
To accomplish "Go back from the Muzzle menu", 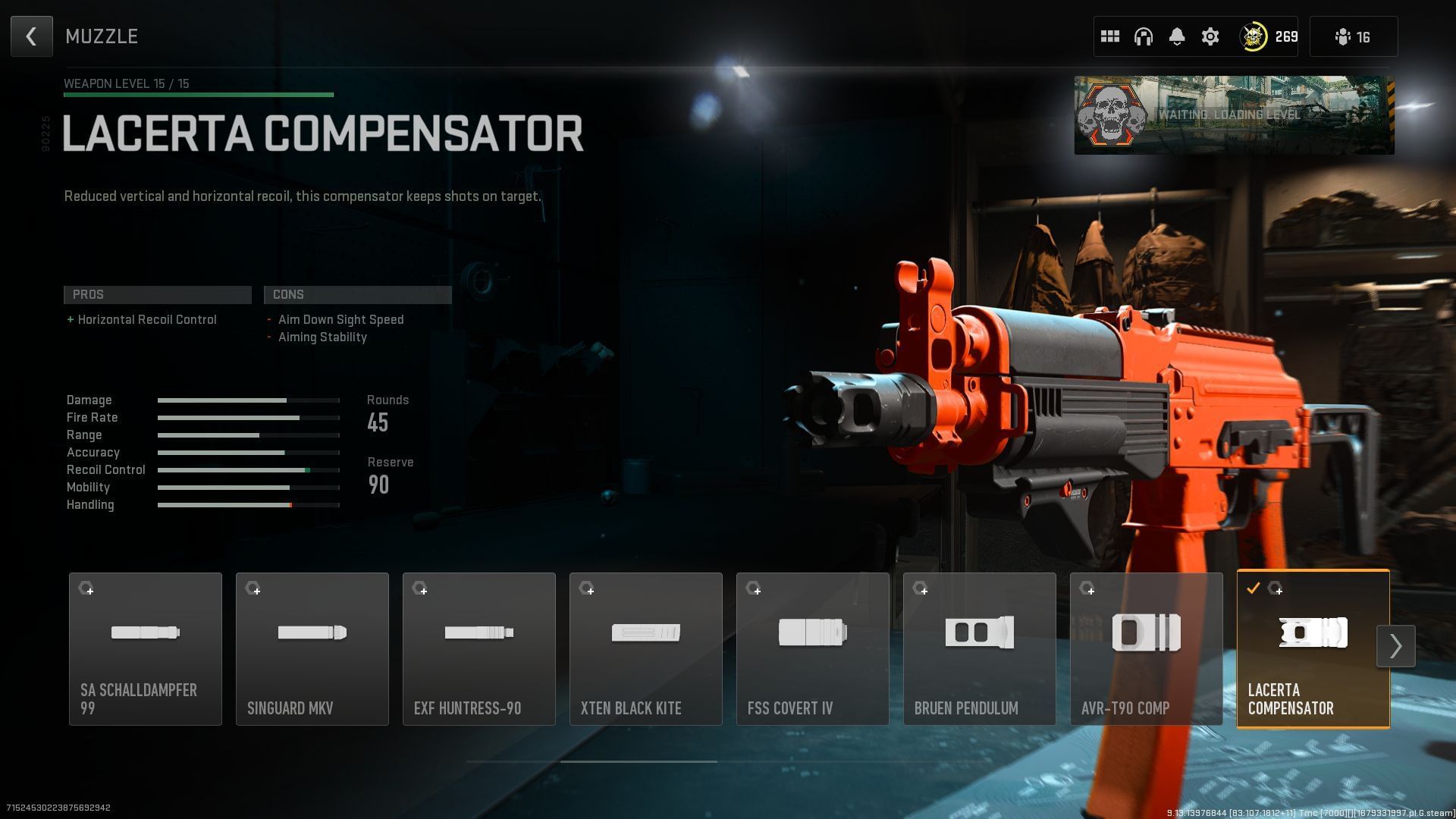I will pyautogui.click(x=31, y=36).
